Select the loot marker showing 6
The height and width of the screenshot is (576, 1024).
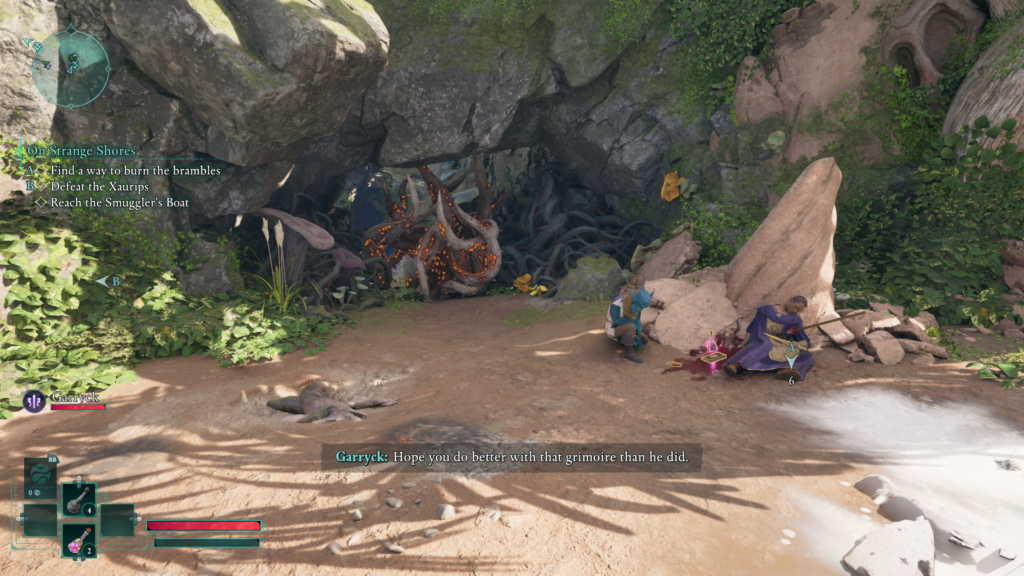[x=791, y=360]
